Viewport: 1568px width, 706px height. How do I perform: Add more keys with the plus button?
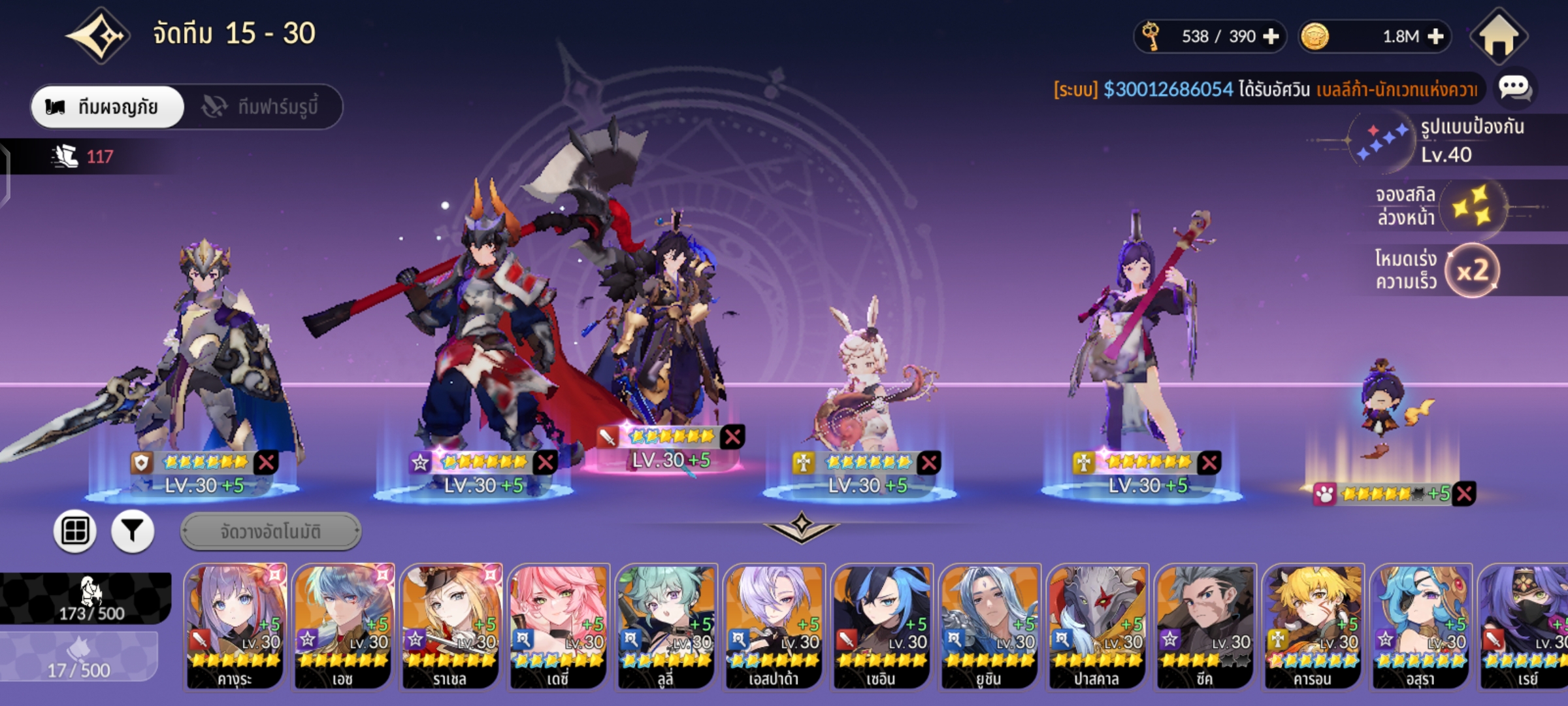(x=1271, y=37)
